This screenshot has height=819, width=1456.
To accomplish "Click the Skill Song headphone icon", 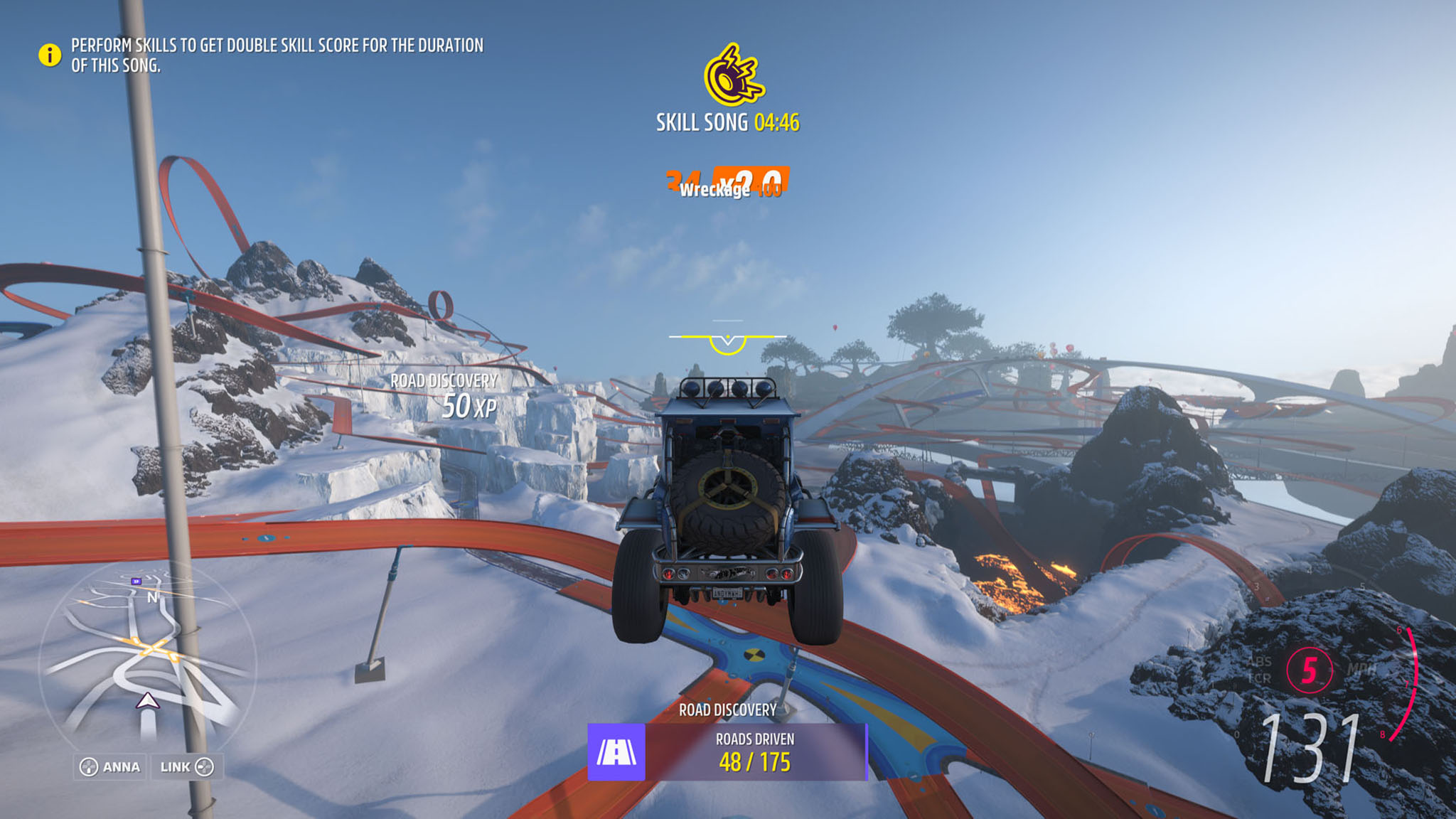I will 732,75.
